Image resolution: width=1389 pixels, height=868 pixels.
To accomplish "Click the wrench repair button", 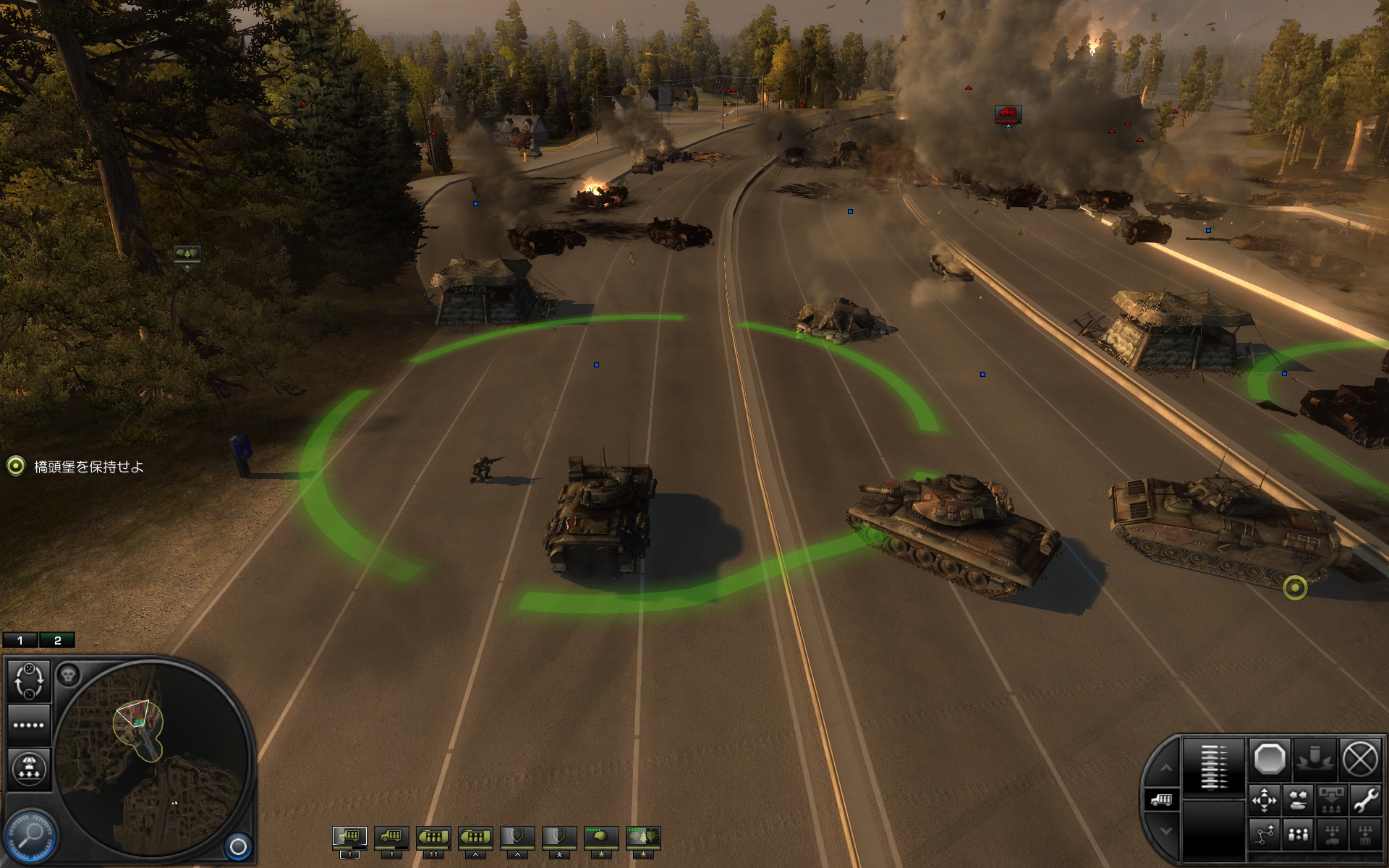I will pyautogui.click(x=1365, y=801).
